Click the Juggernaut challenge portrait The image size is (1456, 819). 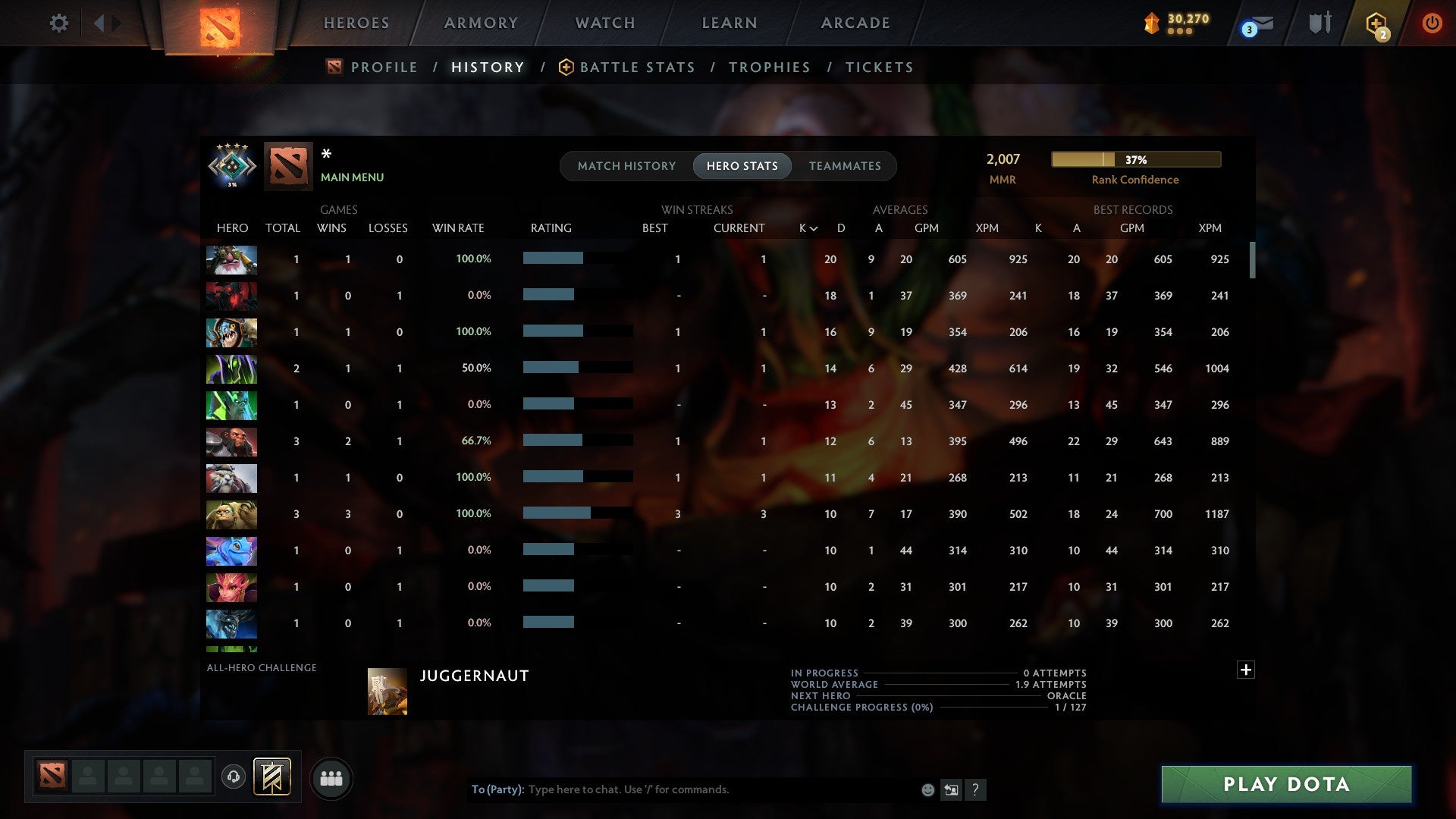pyautogui.click(x=386, y=692)
